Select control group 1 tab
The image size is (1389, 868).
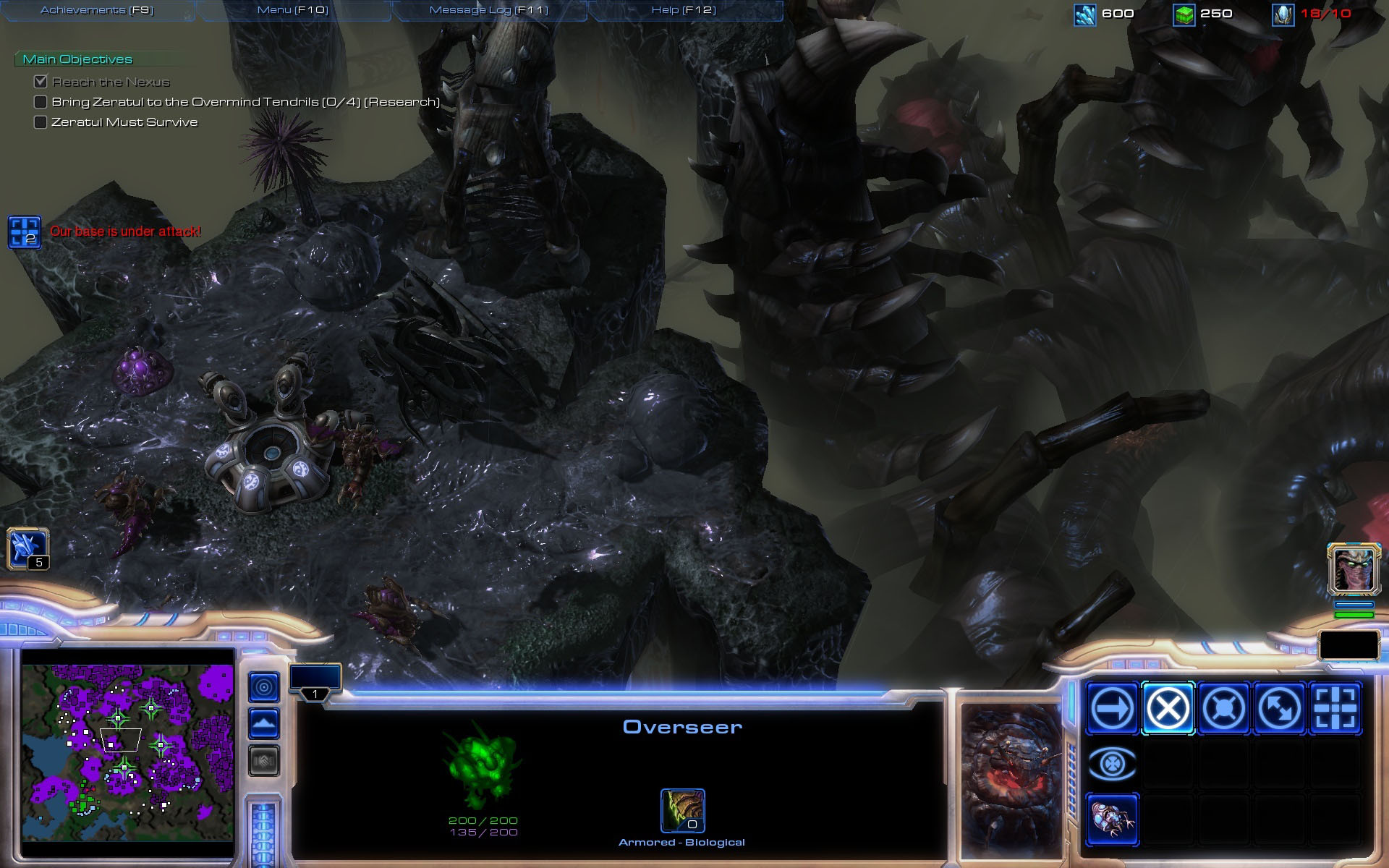tap(315, 681)
